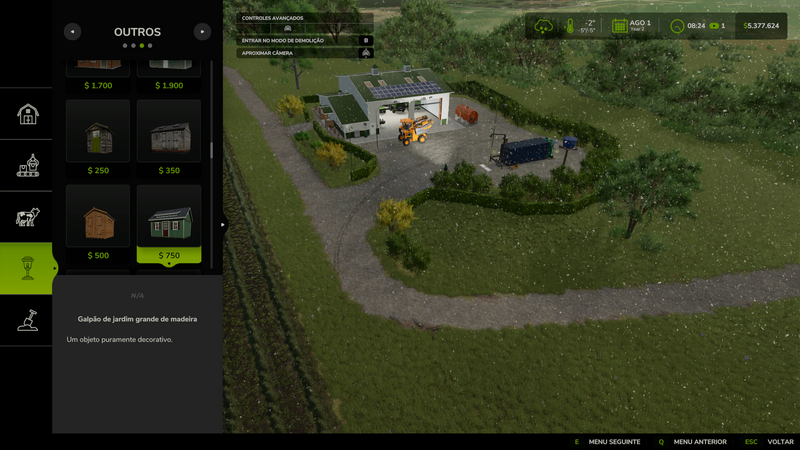Open the production factory category
This screenshot has height=450, width=800.
[28, 165]
